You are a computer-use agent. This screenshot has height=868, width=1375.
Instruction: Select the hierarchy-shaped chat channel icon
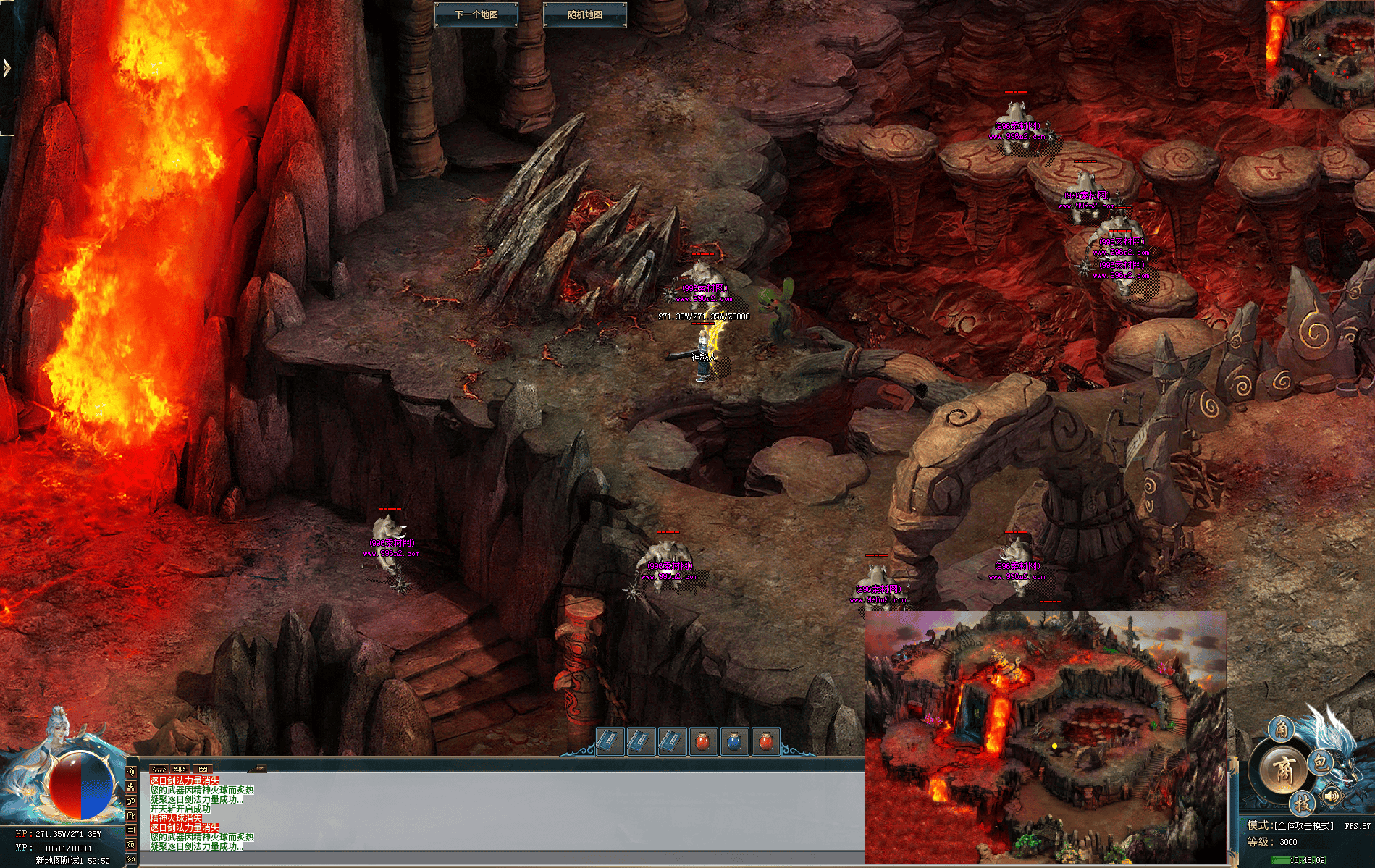tap(131, 786)
